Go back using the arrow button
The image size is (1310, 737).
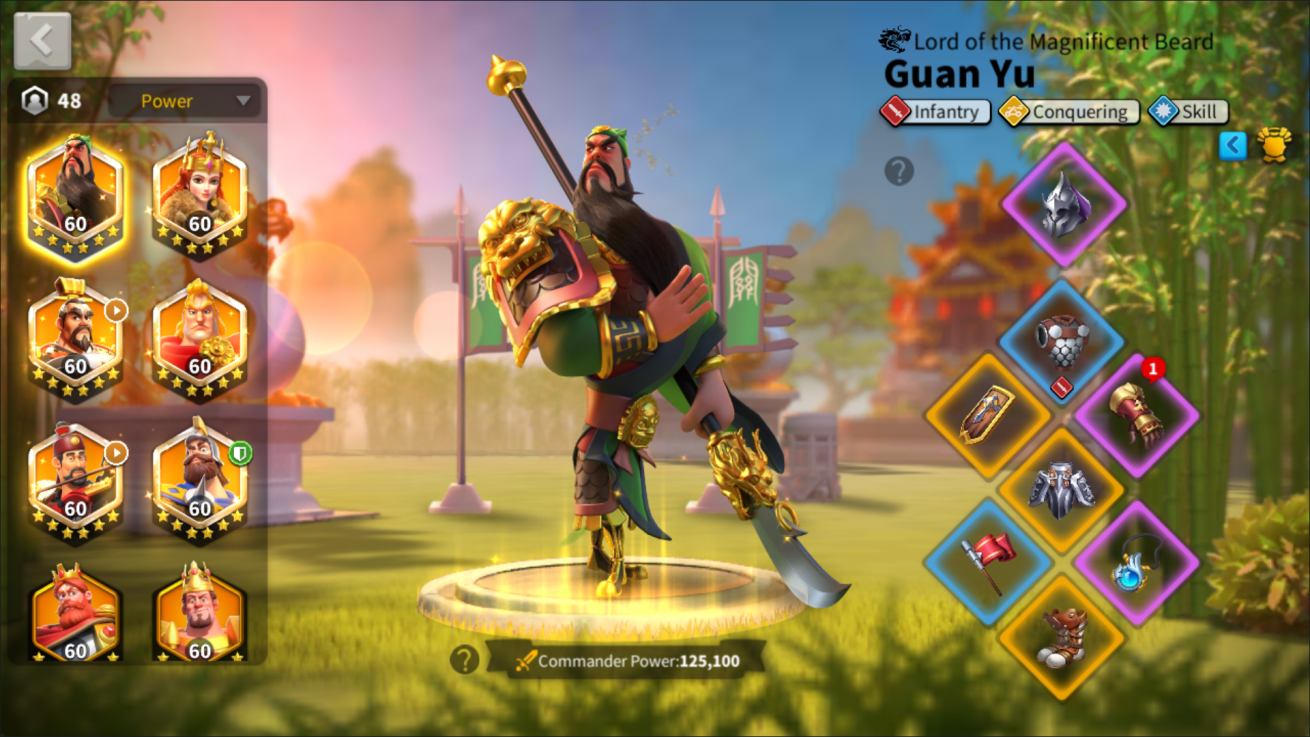[42, 41]
